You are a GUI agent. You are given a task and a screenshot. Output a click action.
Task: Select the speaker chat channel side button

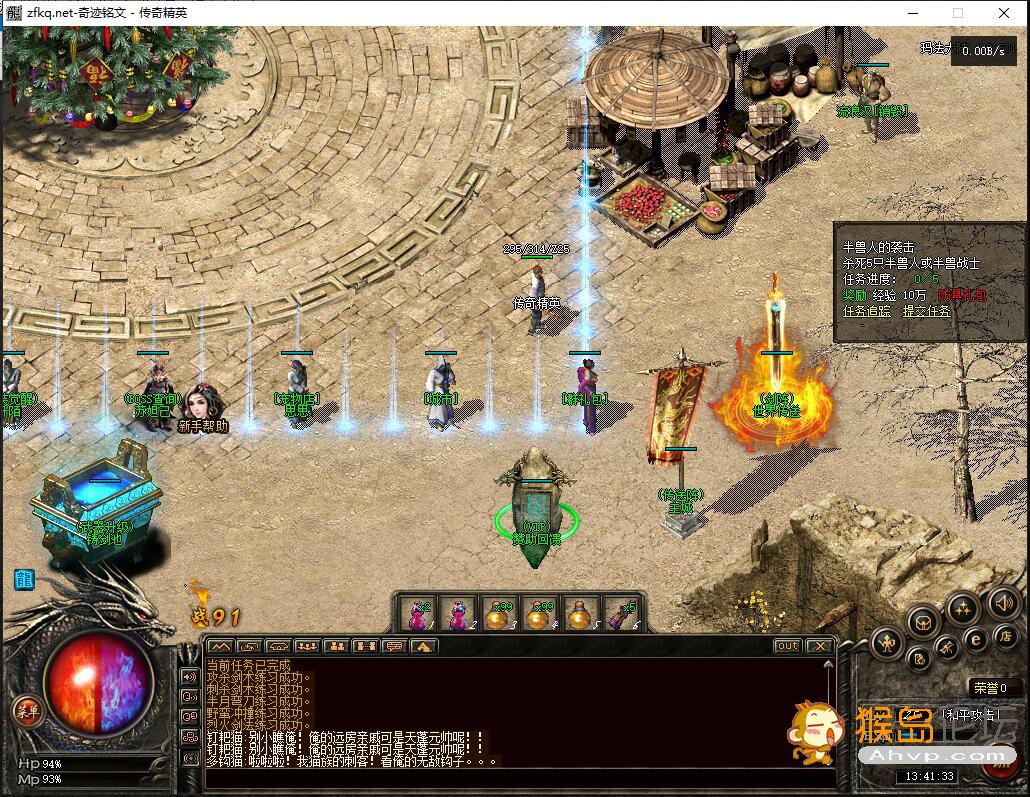pyautogui.click(x=188, y=675)
